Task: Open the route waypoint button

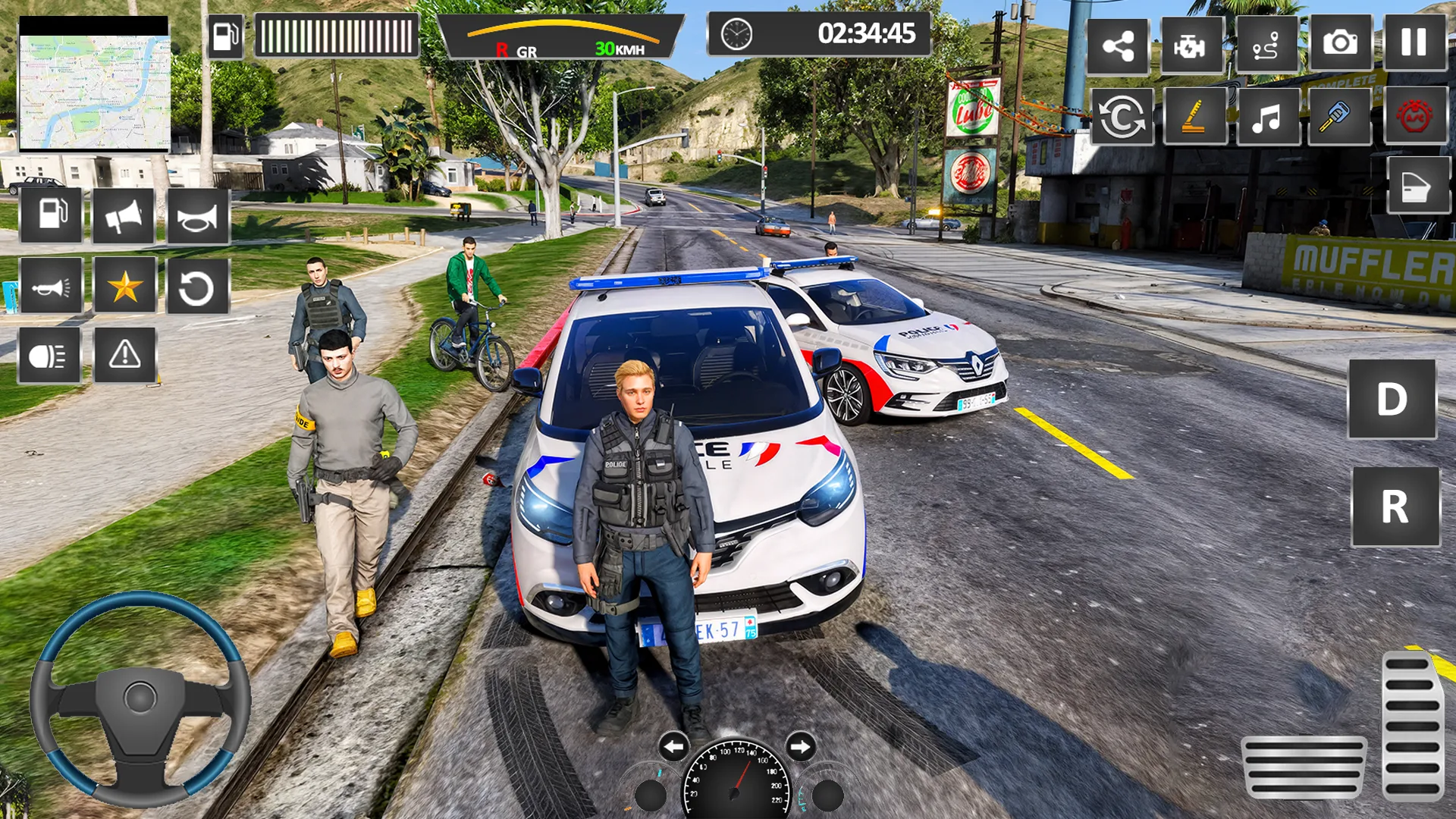Action: pos(1266,46)
